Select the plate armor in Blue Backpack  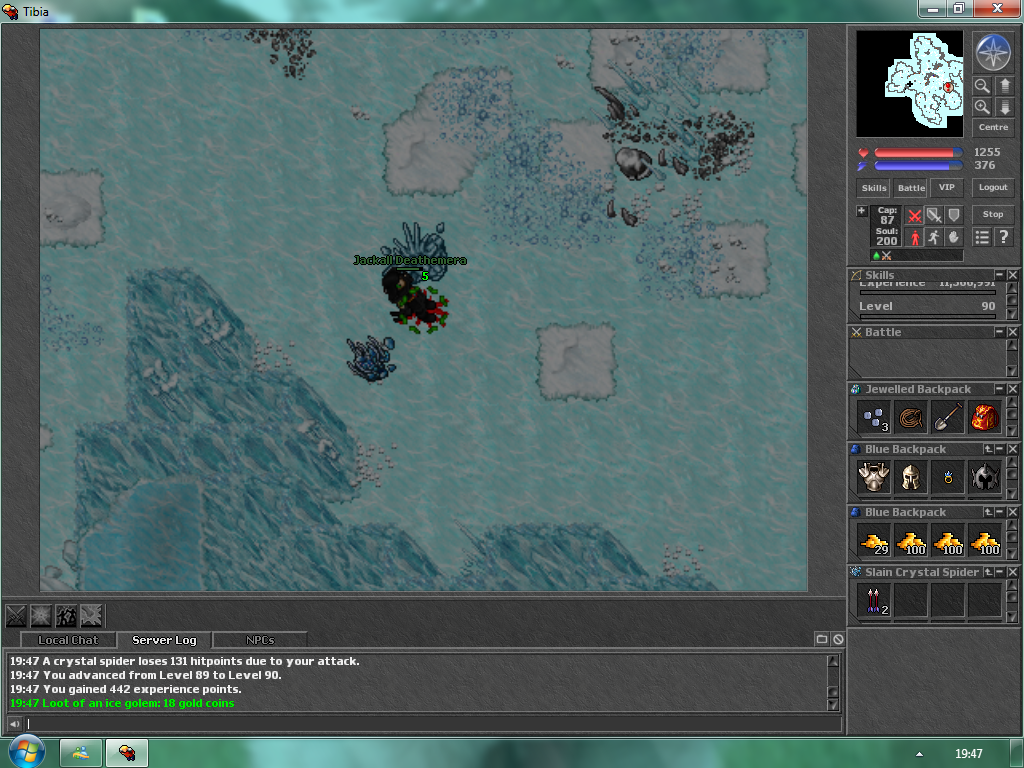[x=873, y=477]
